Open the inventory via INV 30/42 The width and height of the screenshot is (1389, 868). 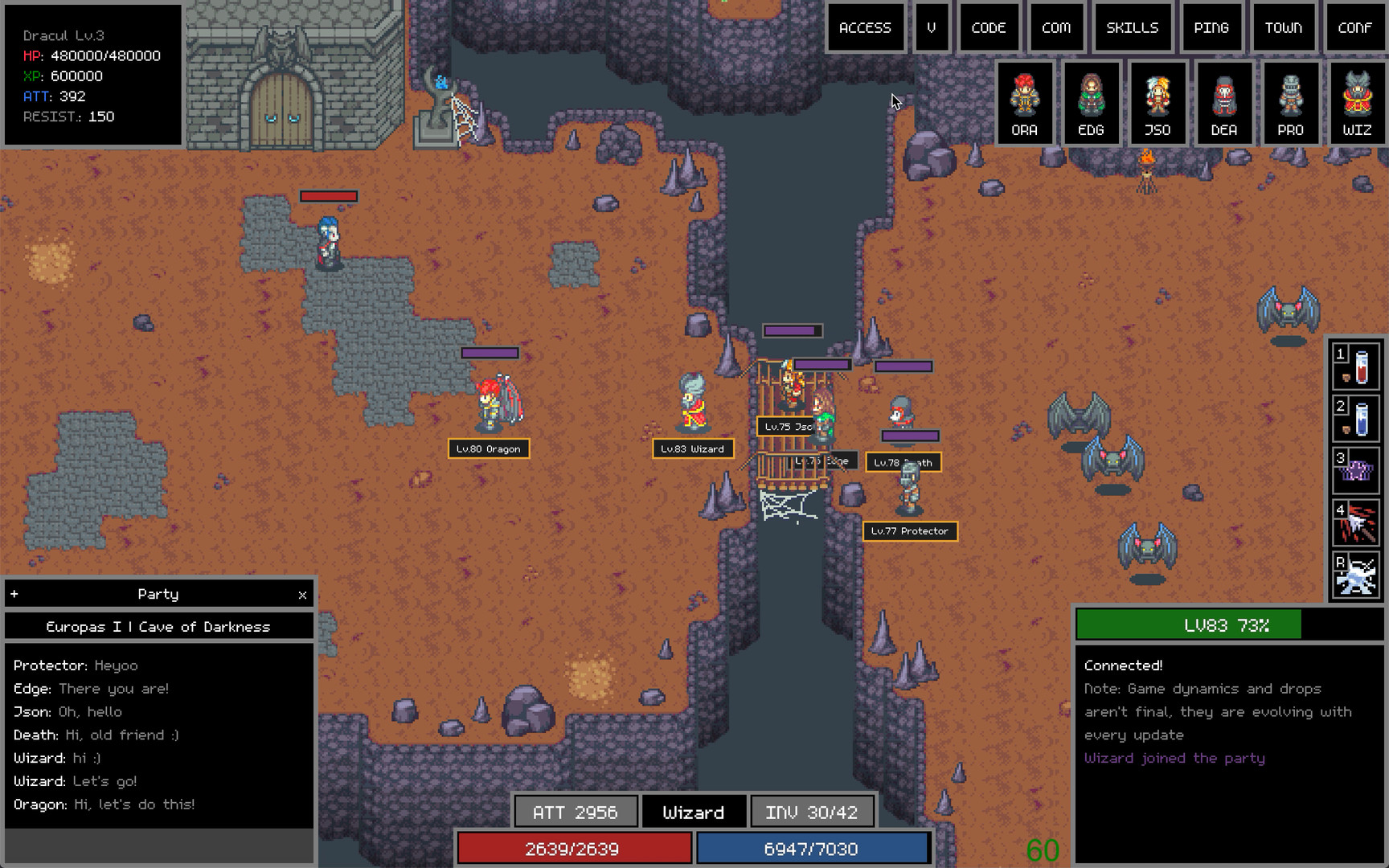click(812, 812)
